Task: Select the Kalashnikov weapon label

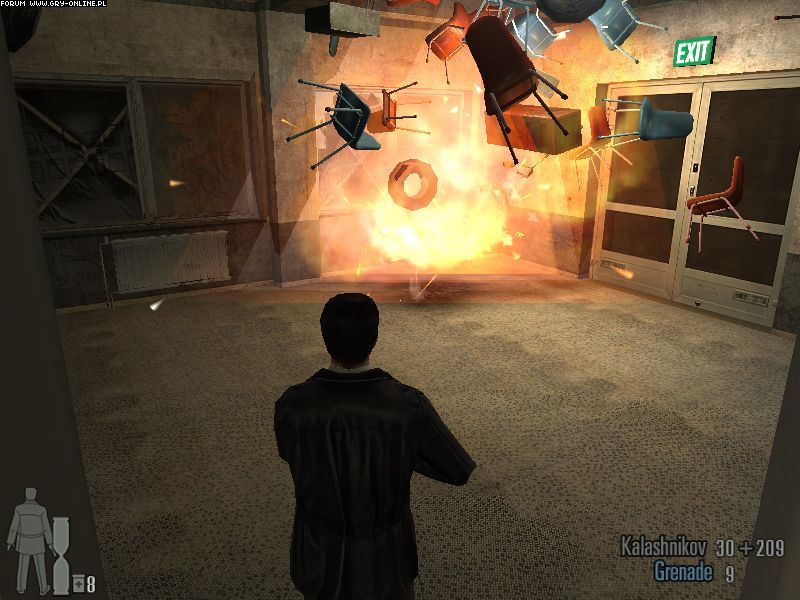Action: click(664, 547)
